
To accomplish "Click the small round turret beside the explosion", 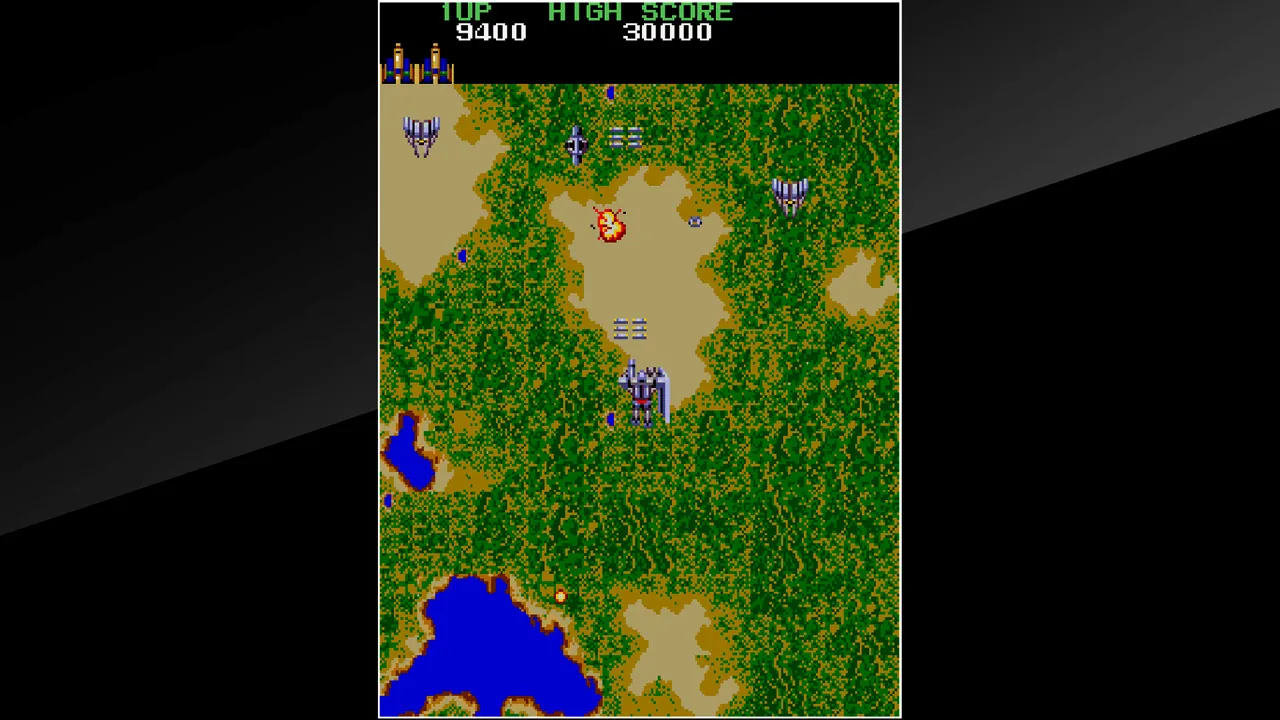I will tap(697, 222).
